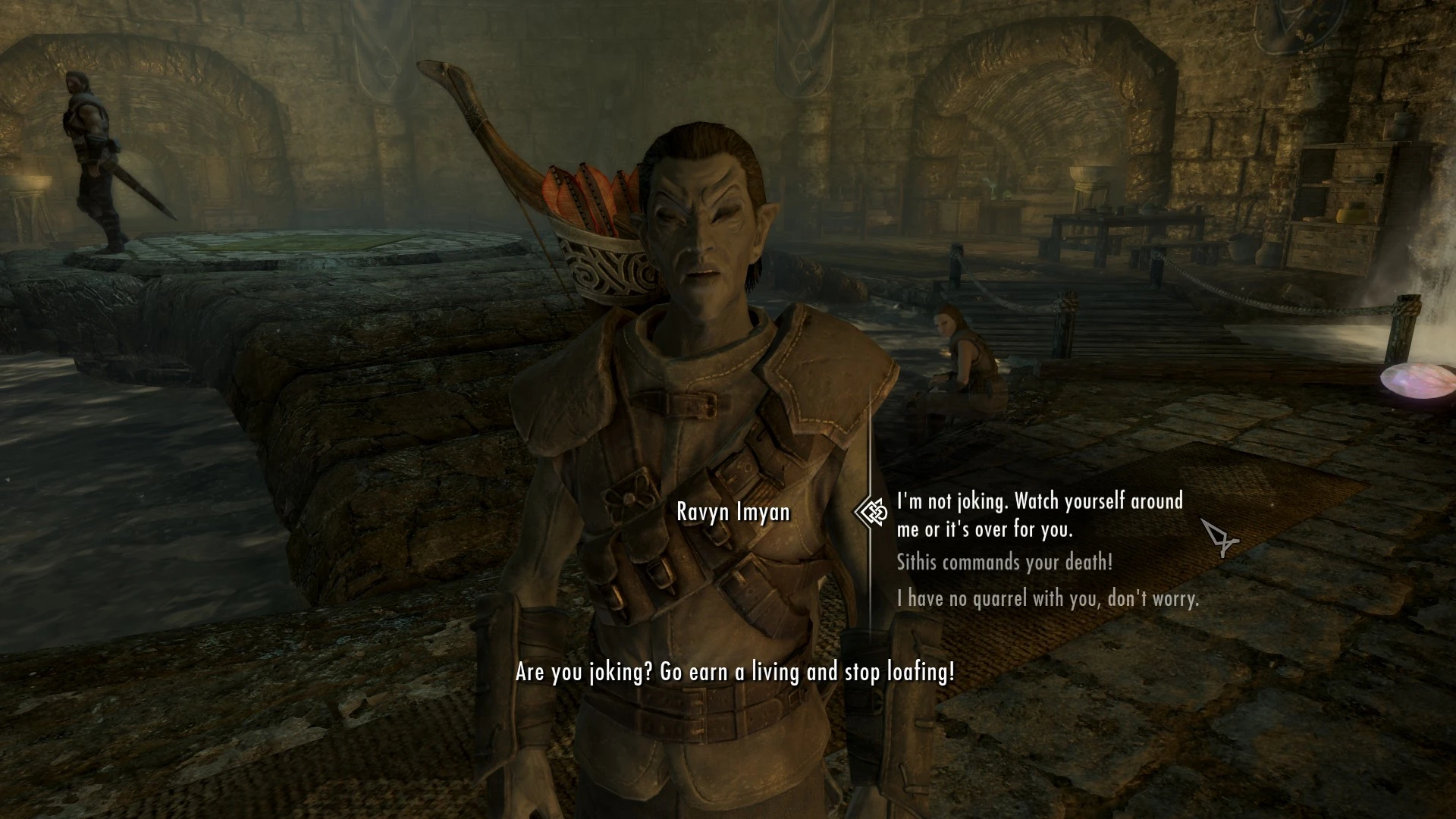Viewport: 1456px width, 819px height.
Task: Pick "I have no quarrel with you" response
Action: point(1047,599)
